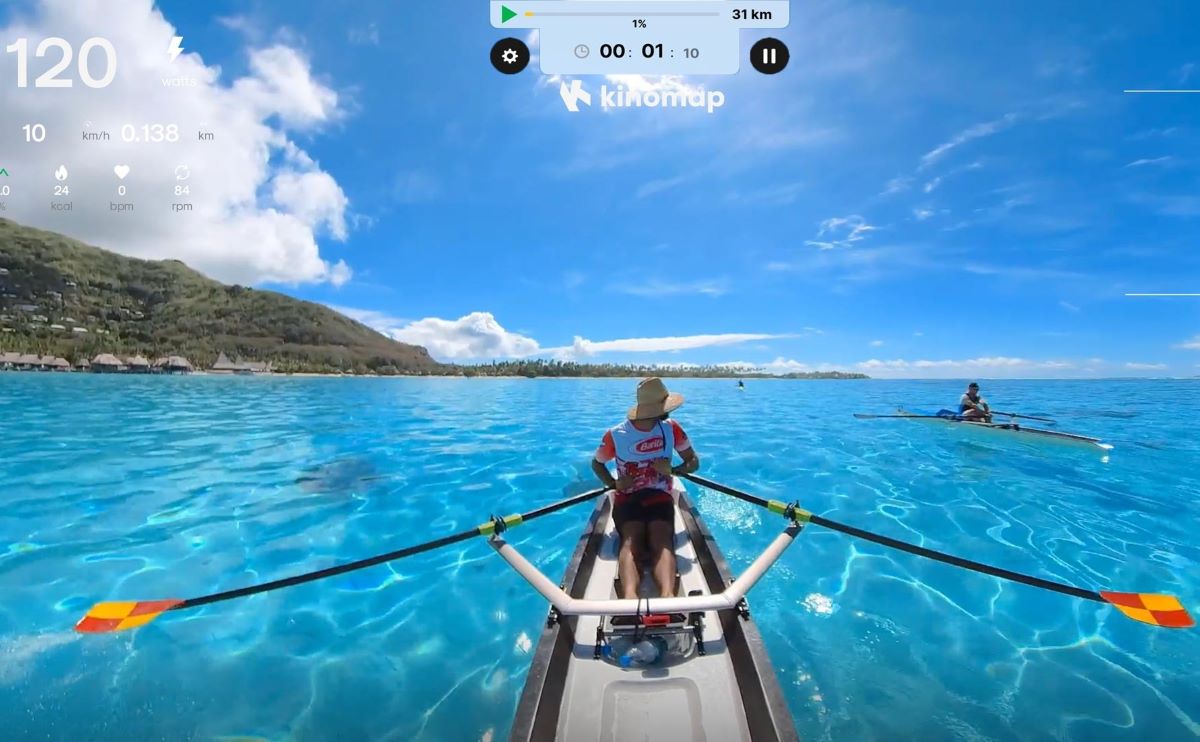
Task: Seek along the route progress bar
Action: click(621, 14)
